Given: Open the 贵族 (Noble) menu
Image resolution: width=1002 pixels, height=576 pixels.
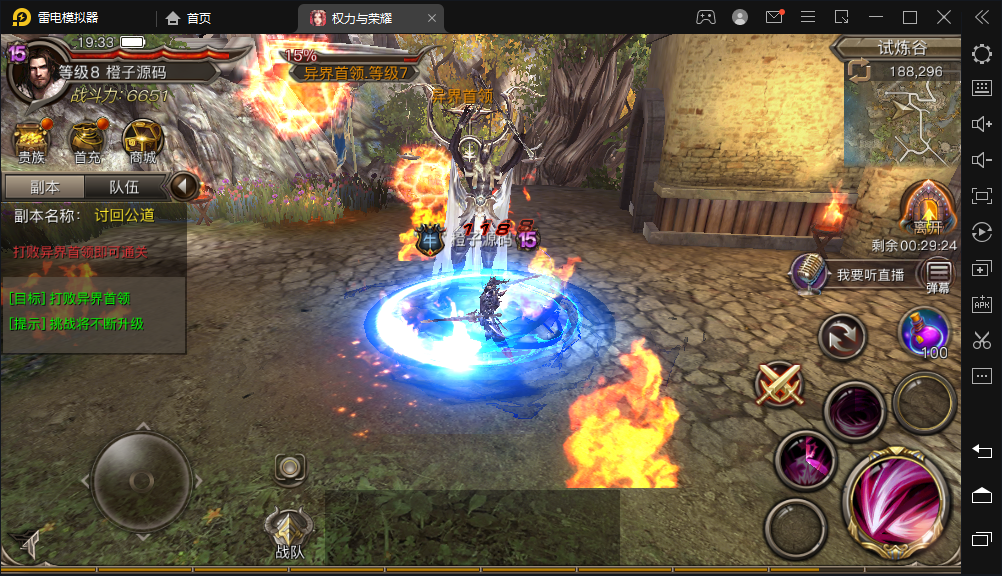Looking at the screenshot, I should click(30, 142).
